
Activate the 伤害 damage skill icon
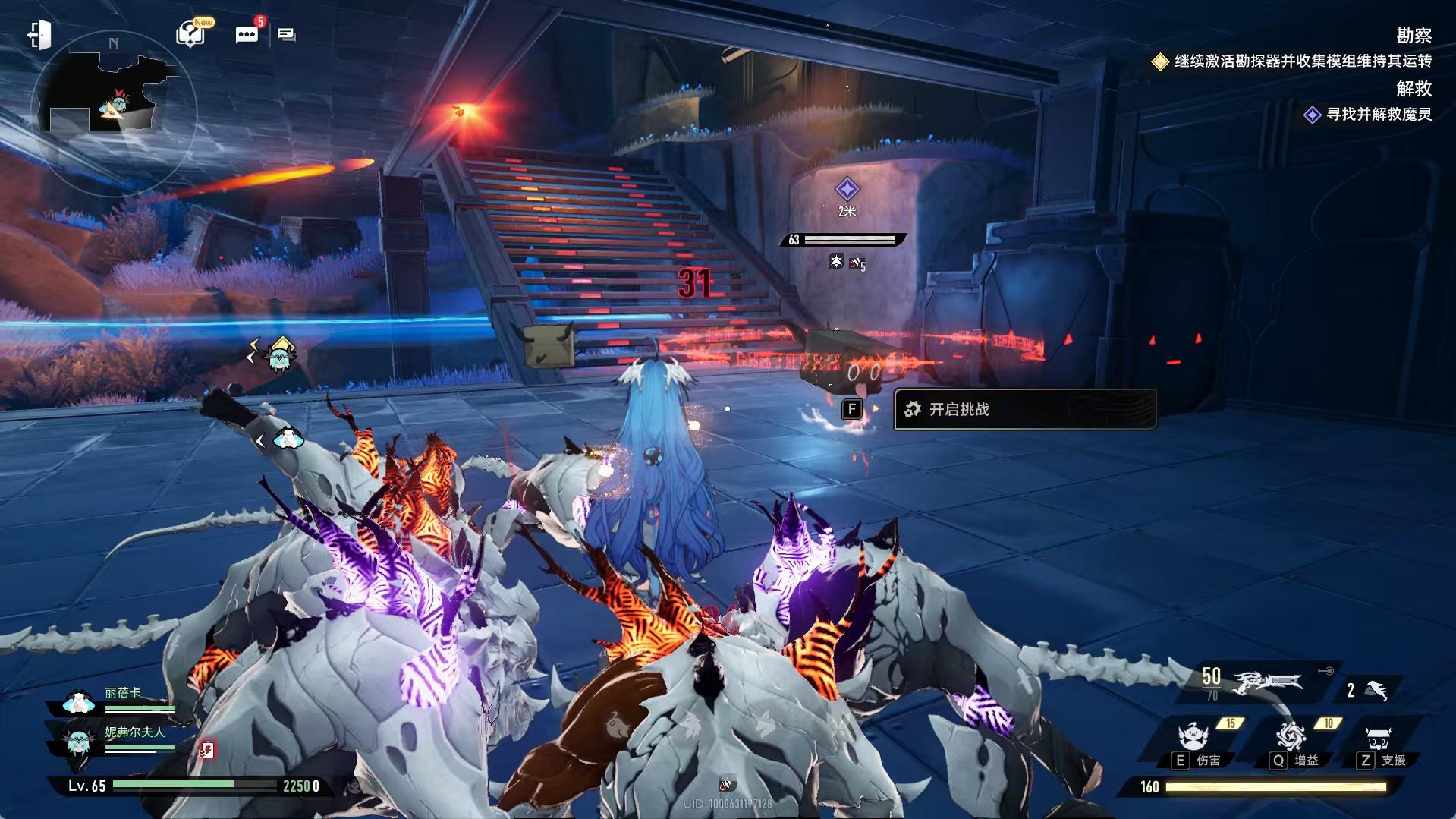[1193, 738]
